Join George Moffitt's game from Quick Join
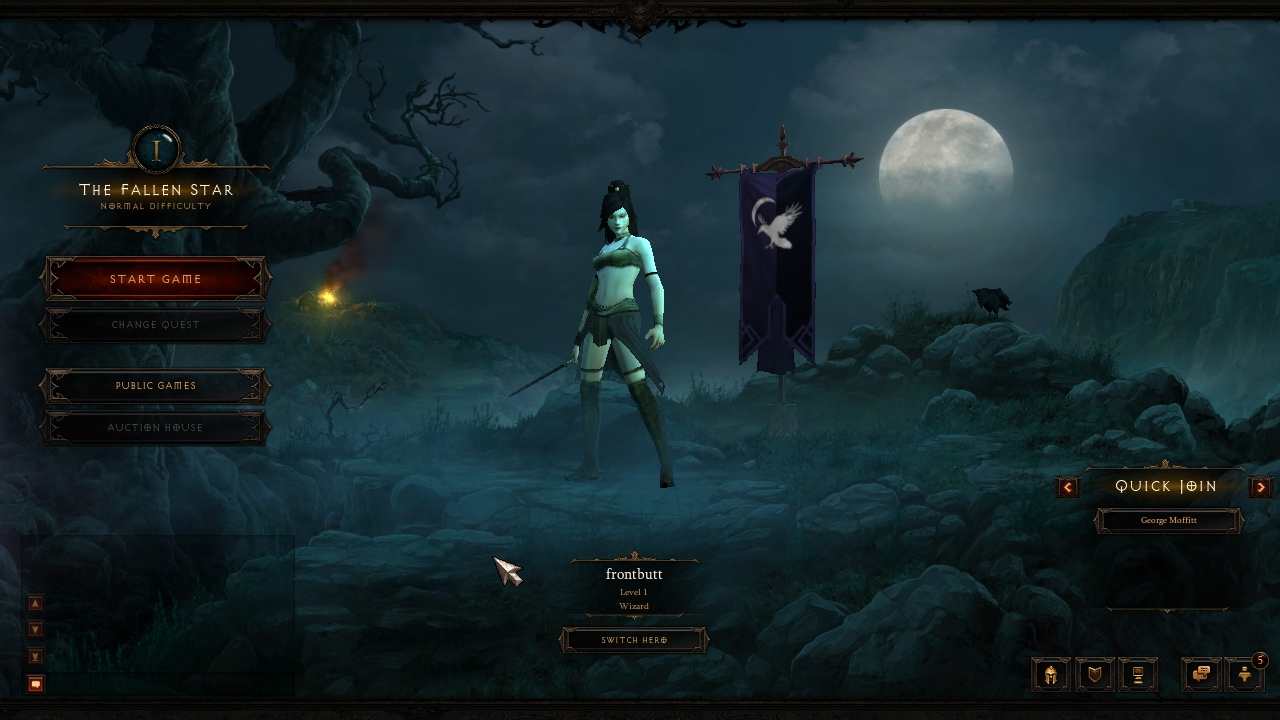Screen dimensions: 1280x720 point(1168,521)
